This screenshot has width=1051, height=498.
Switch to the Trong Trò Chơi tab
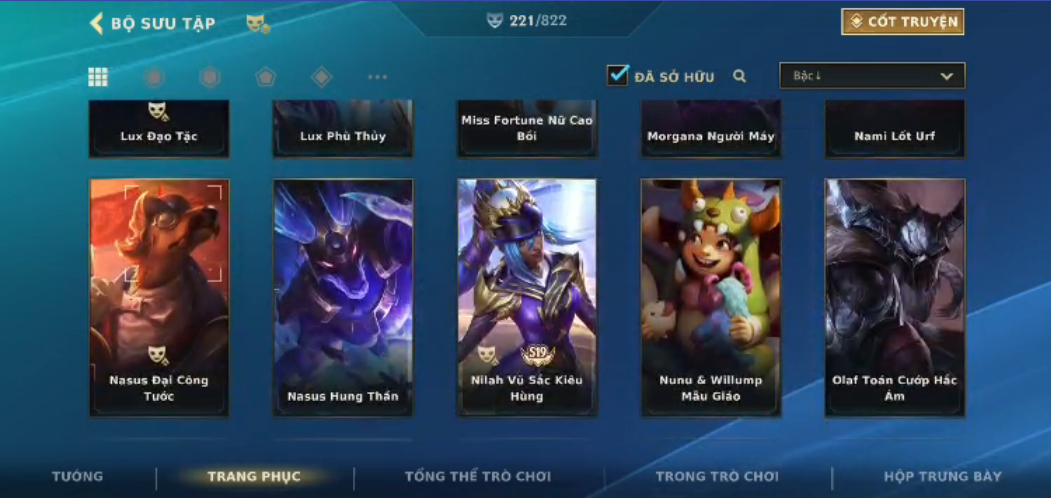coord(717,477)
